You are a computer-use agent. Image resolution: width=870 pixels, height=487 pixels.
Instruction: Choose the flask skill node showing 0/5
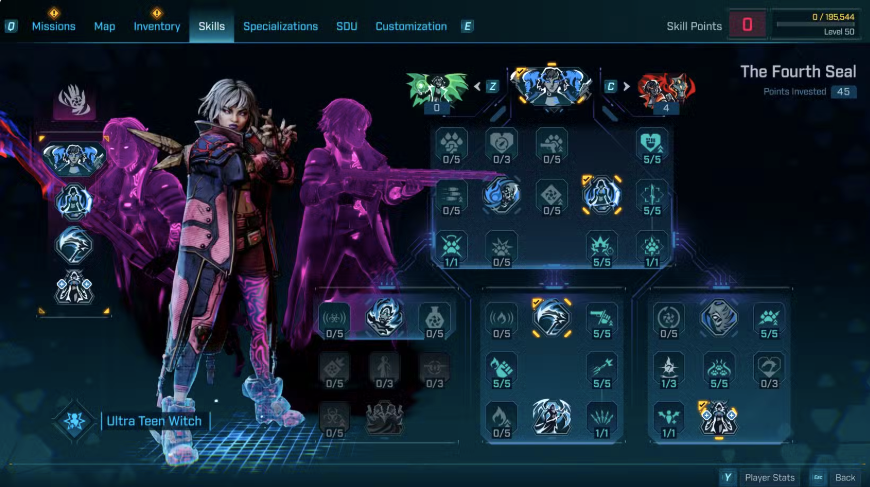[x=434, y=318]
